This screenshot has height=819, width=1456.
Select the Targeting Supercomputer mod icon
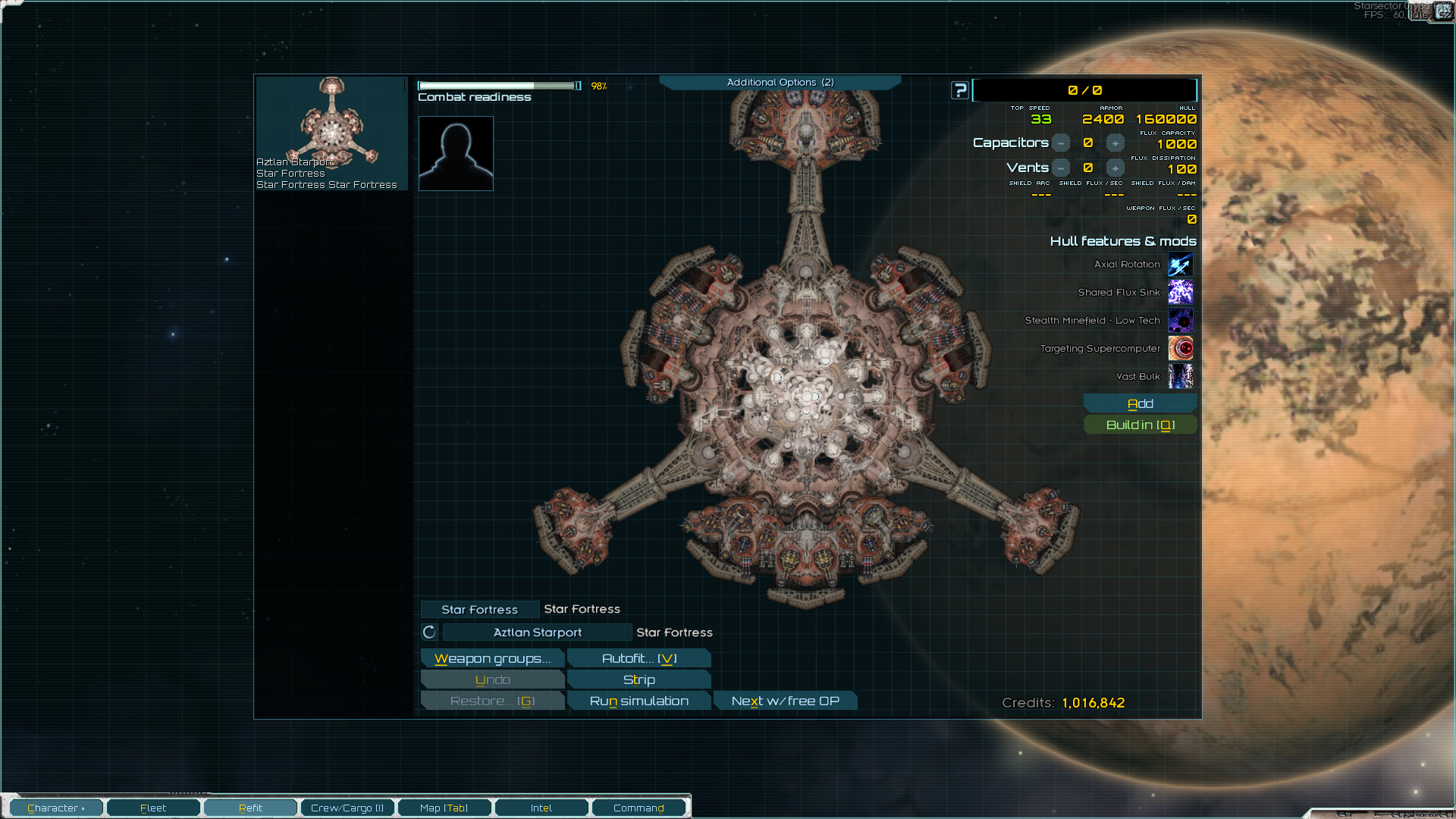tap(1180, 349)
